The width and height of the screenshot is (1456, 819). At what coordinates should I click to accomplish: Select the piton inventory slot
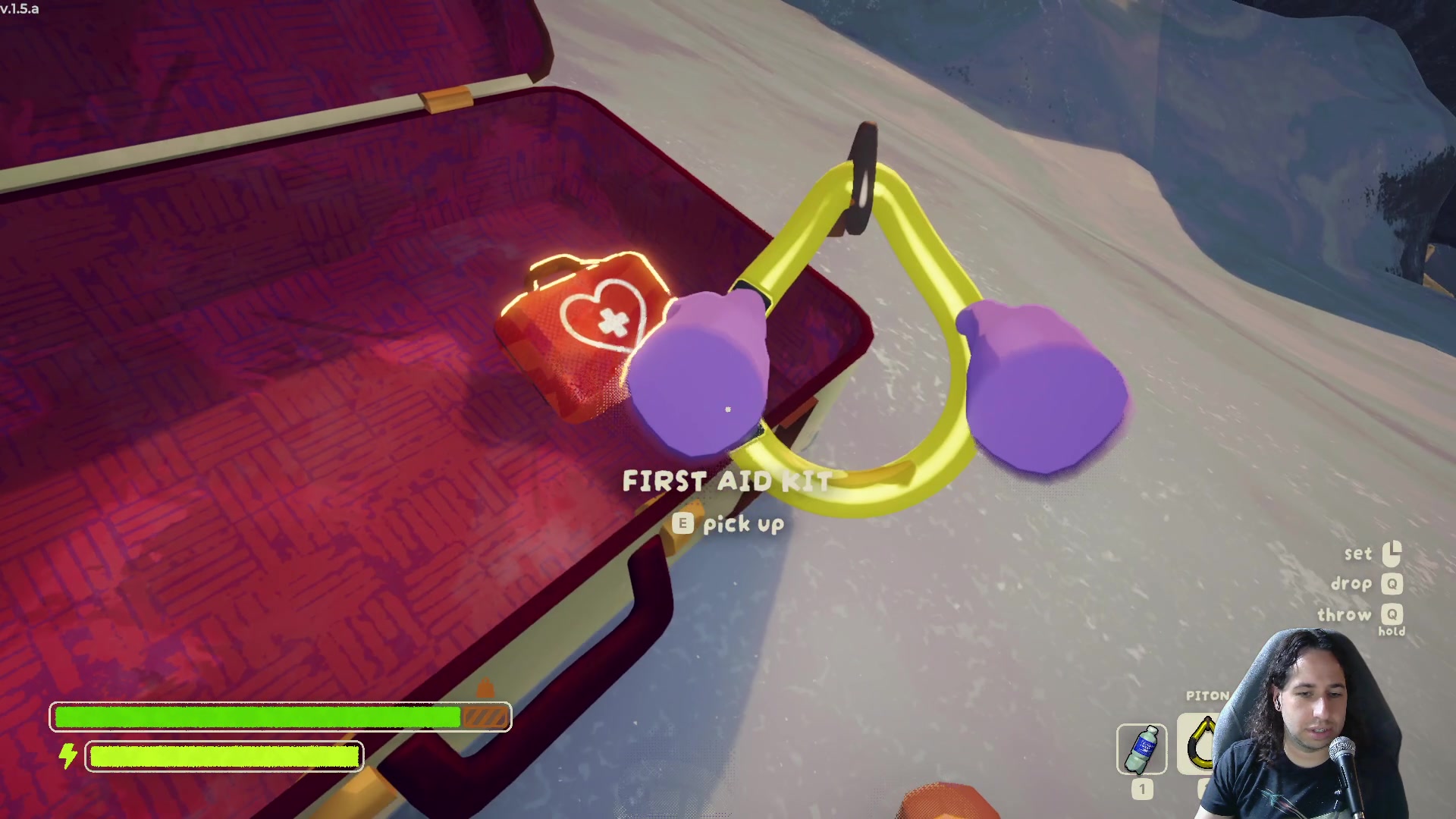pyautogui.click(x=1200, y=745)
